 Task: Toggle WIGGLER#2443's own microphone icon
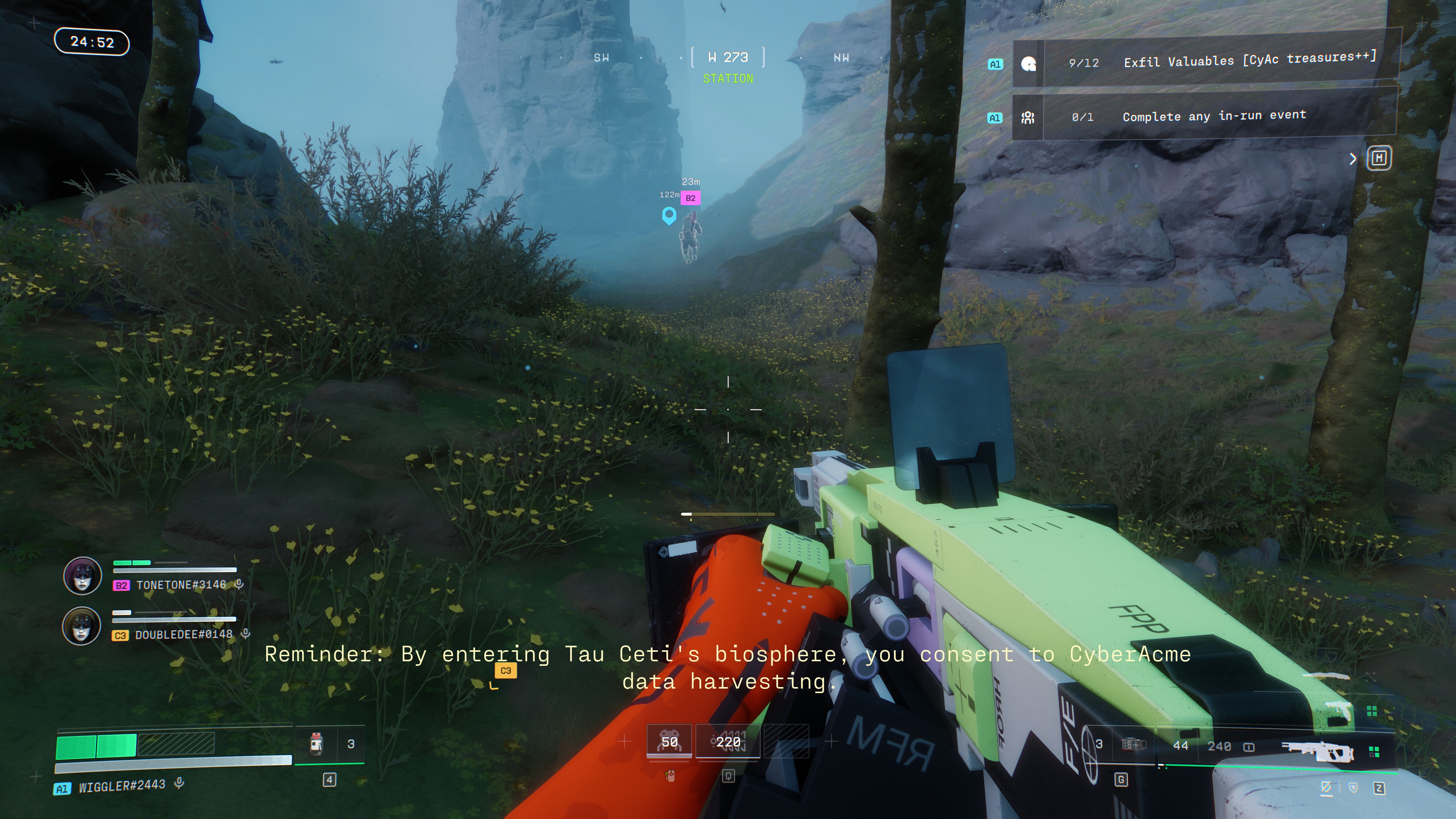(179, 783)
